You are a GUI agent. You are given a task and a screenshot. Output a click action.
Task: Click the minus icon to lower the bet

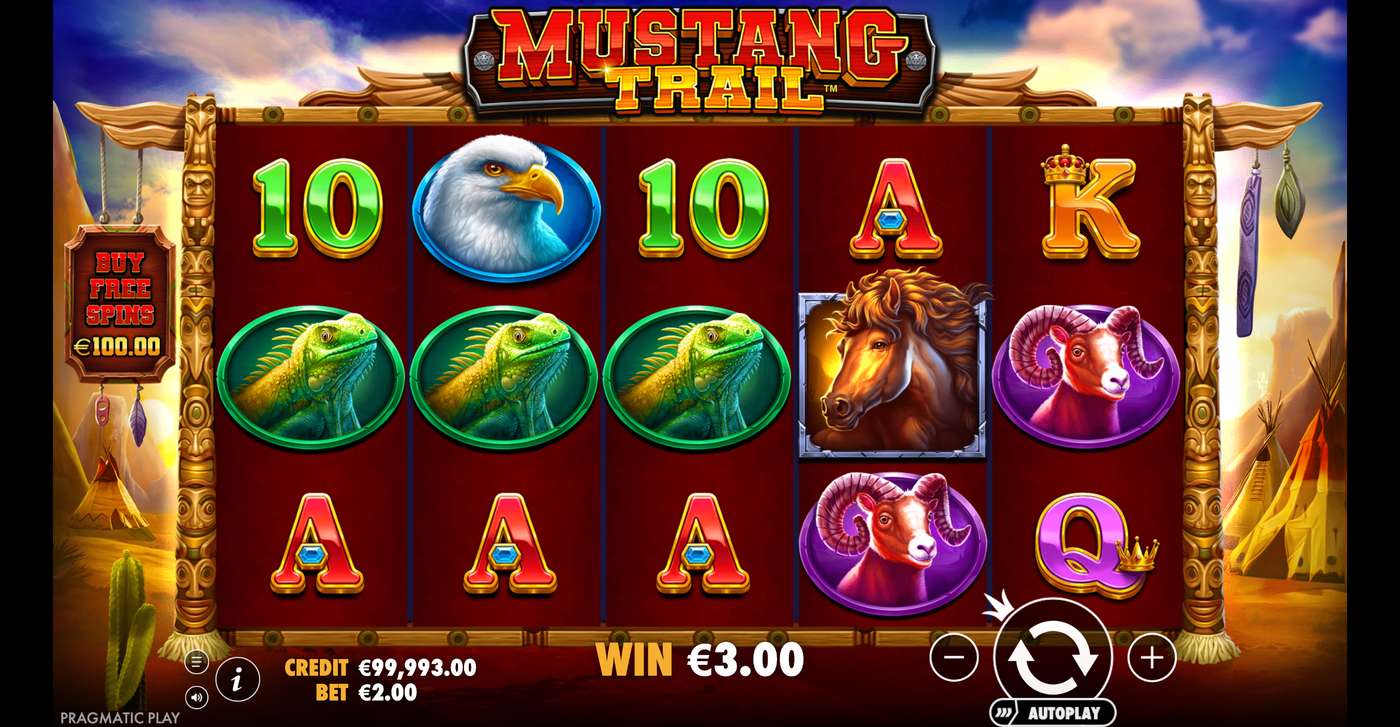tap(955, 657)
